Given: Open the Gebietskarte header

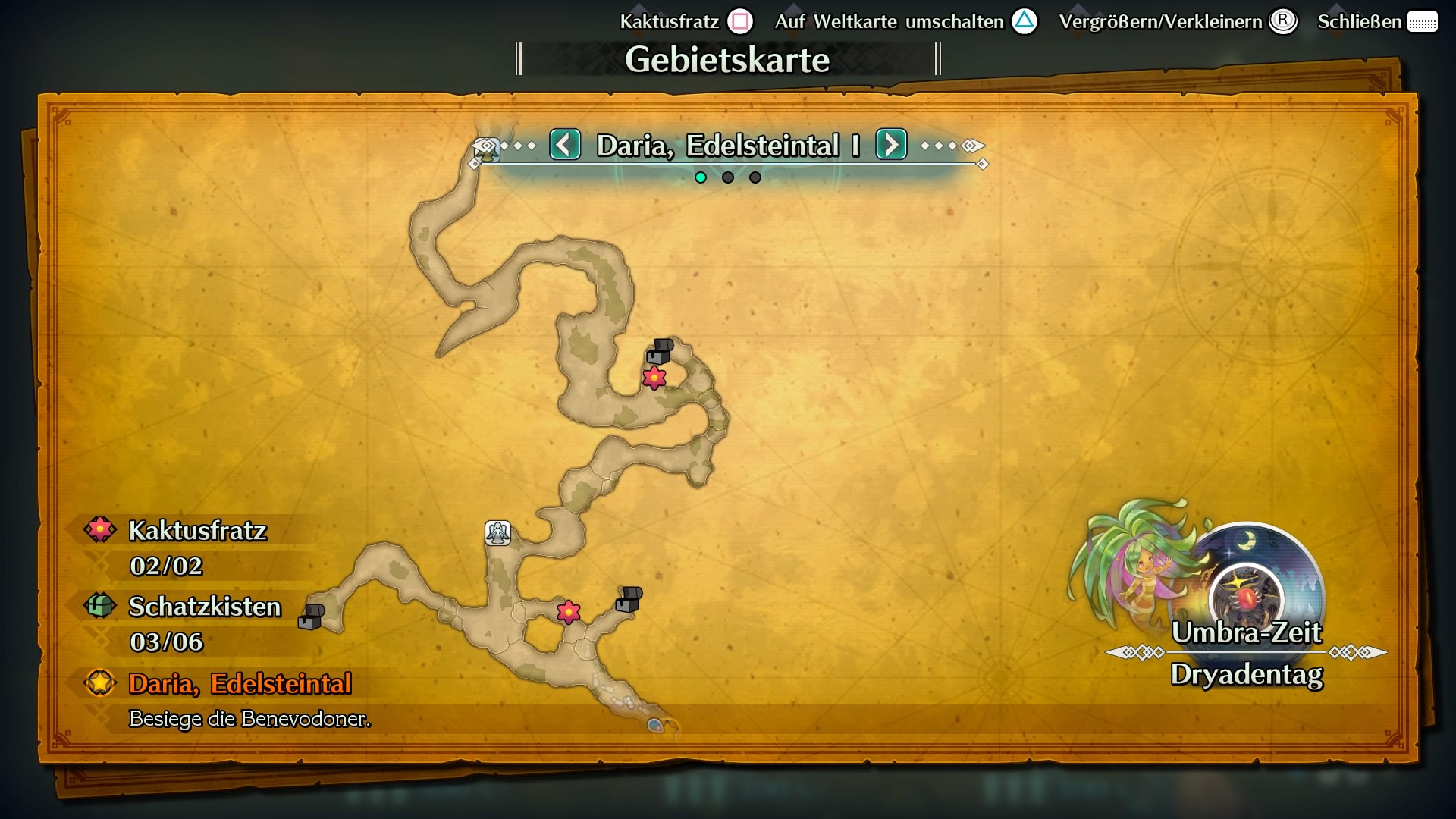Looking at the screenshot, I should [727, 59].
